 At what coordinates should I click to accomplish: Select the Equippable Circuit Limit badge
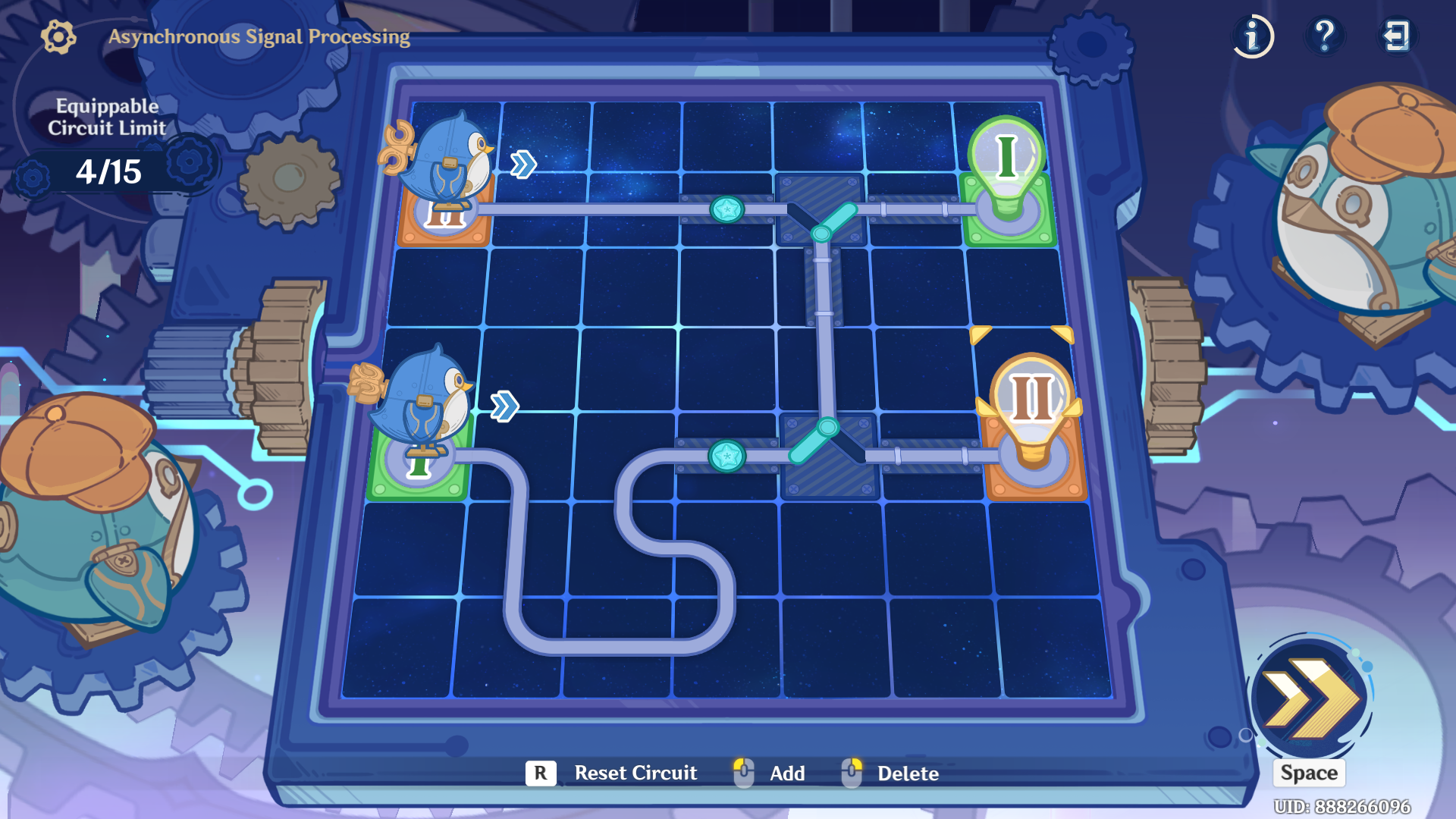pos(107,118)
